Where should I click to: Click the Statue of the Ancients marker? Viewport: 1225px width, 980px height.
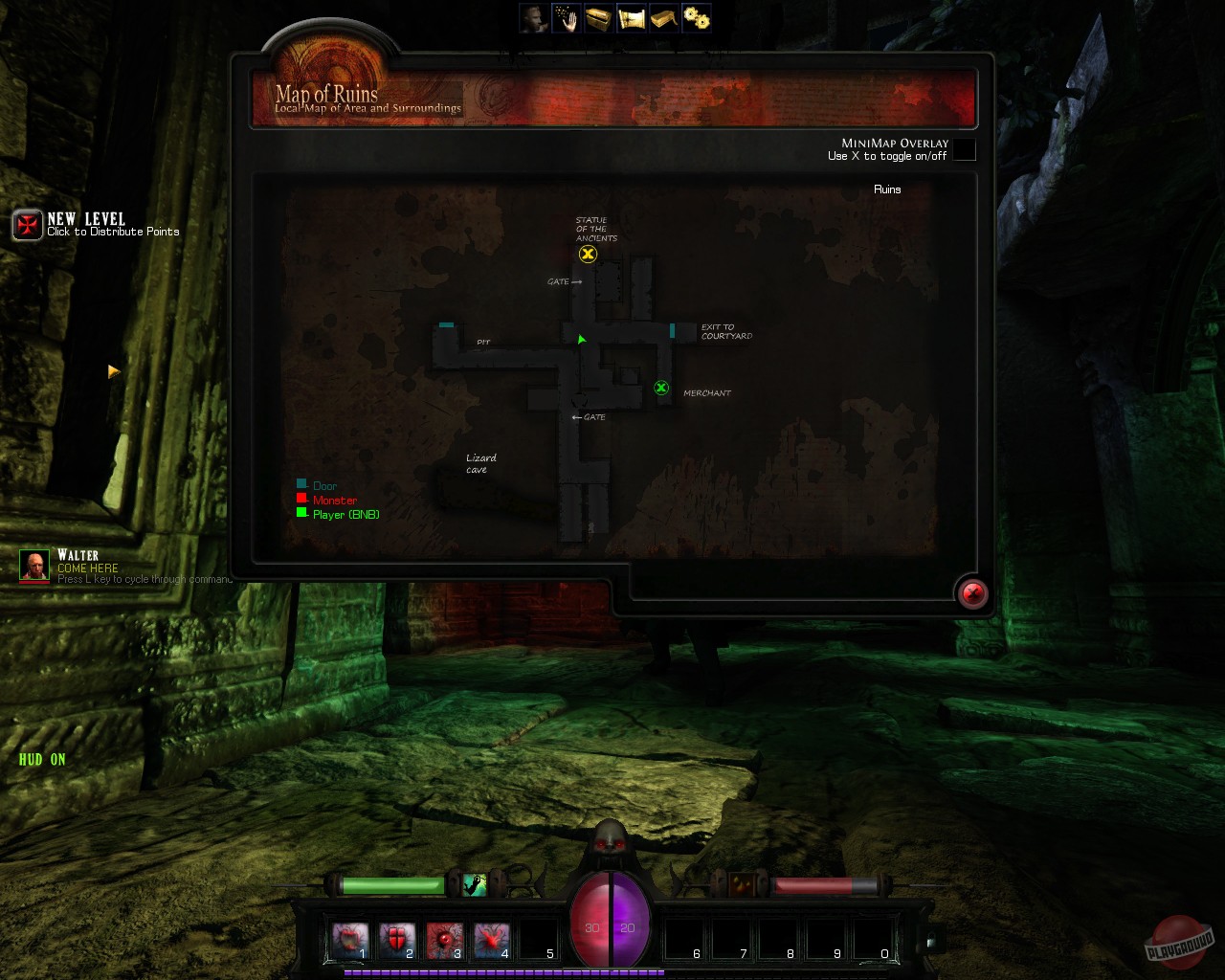[x=588, y=254]
